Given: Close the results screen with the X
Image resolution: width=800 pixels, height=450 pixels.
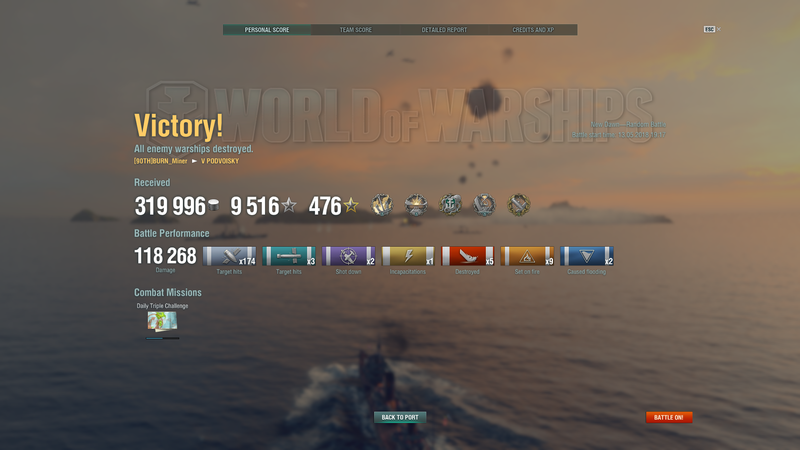Looking at the screenshot, I should (x=718, y=29).
